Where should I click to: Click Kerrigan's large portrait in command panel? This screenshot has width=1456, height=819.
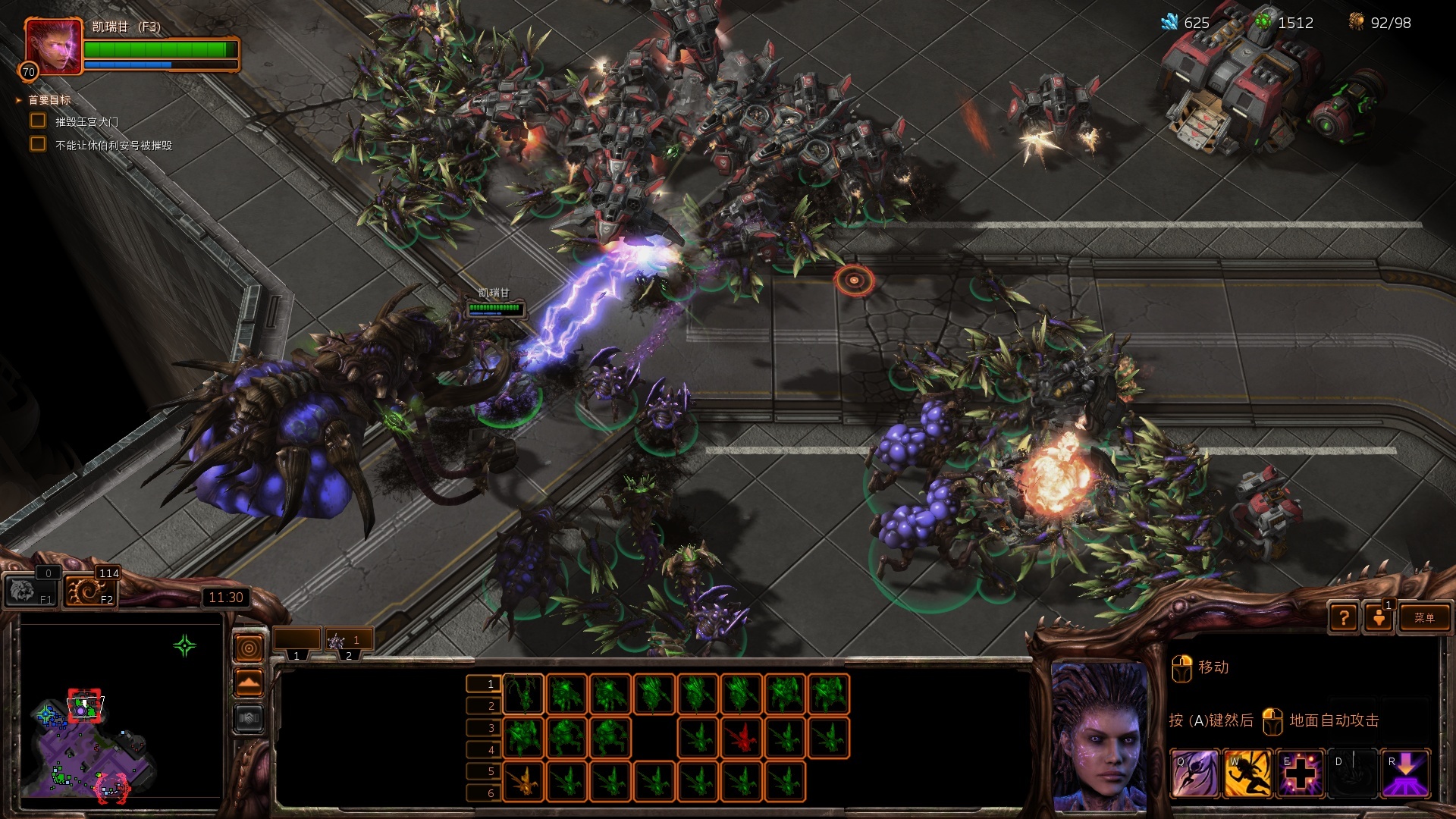tap(1099, 736)
